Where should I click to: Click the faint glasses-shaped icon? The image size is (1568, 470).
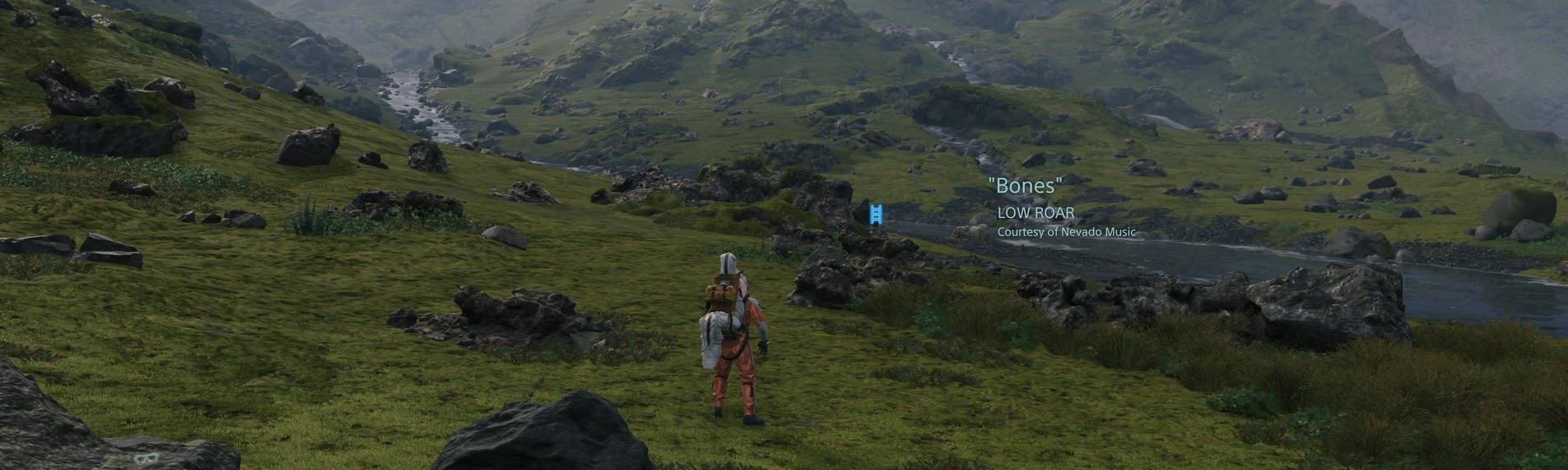click(x=145, y=458)
